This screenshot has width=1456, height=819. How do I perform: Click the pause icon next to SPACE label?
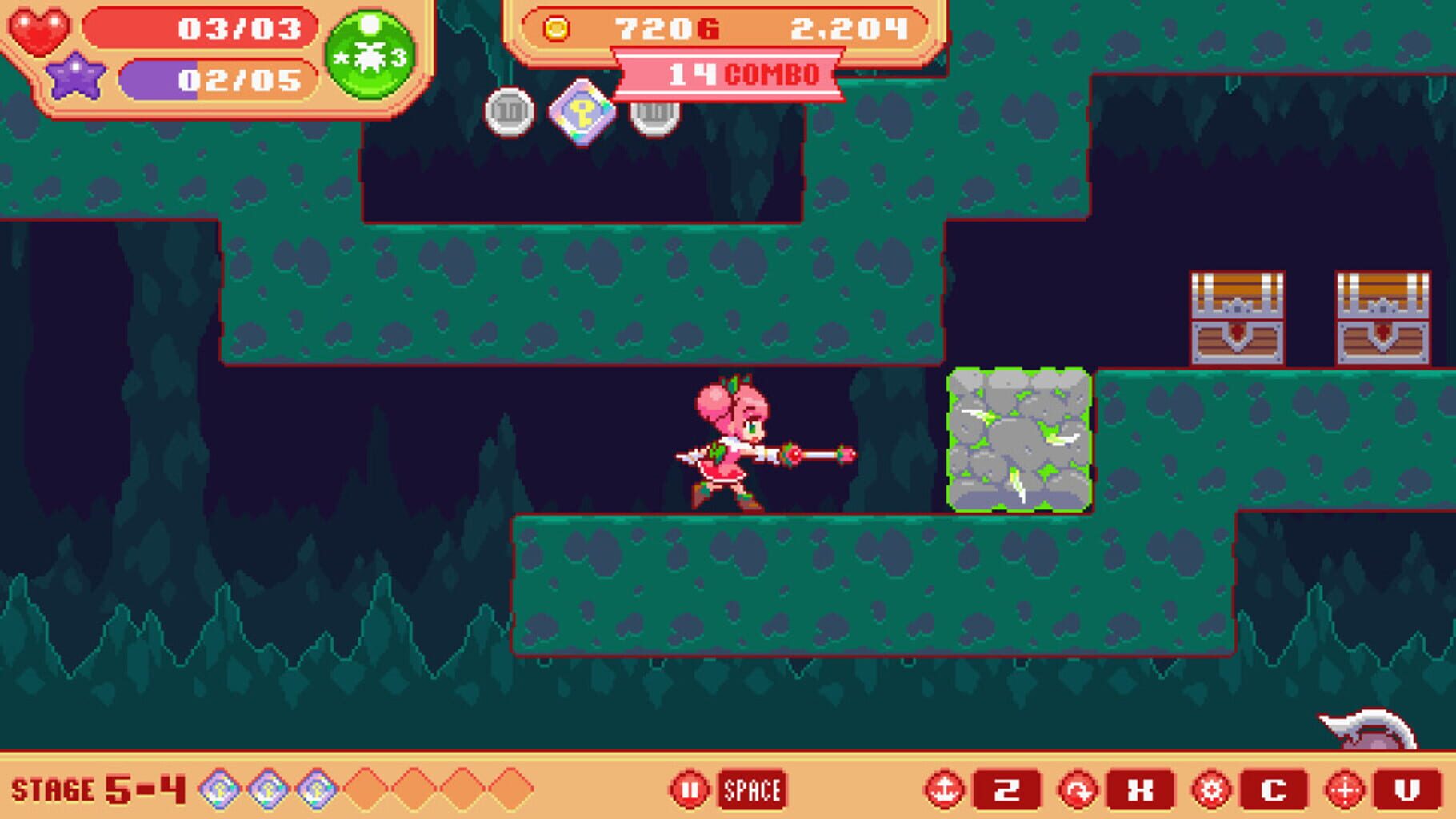pos(690,787)
